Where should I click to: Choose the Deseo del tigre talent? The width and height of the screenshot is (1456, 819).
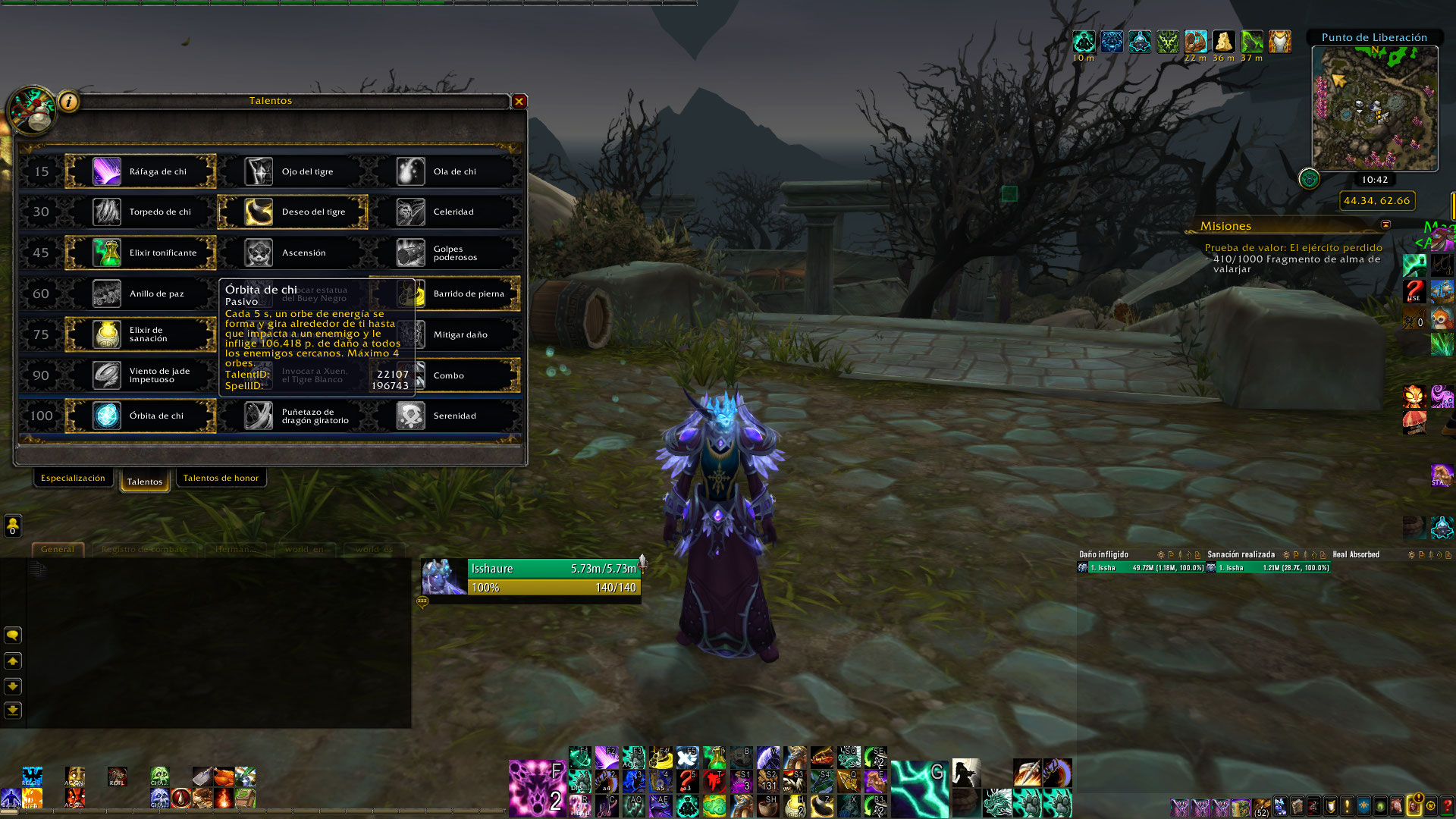coord(293,212)
